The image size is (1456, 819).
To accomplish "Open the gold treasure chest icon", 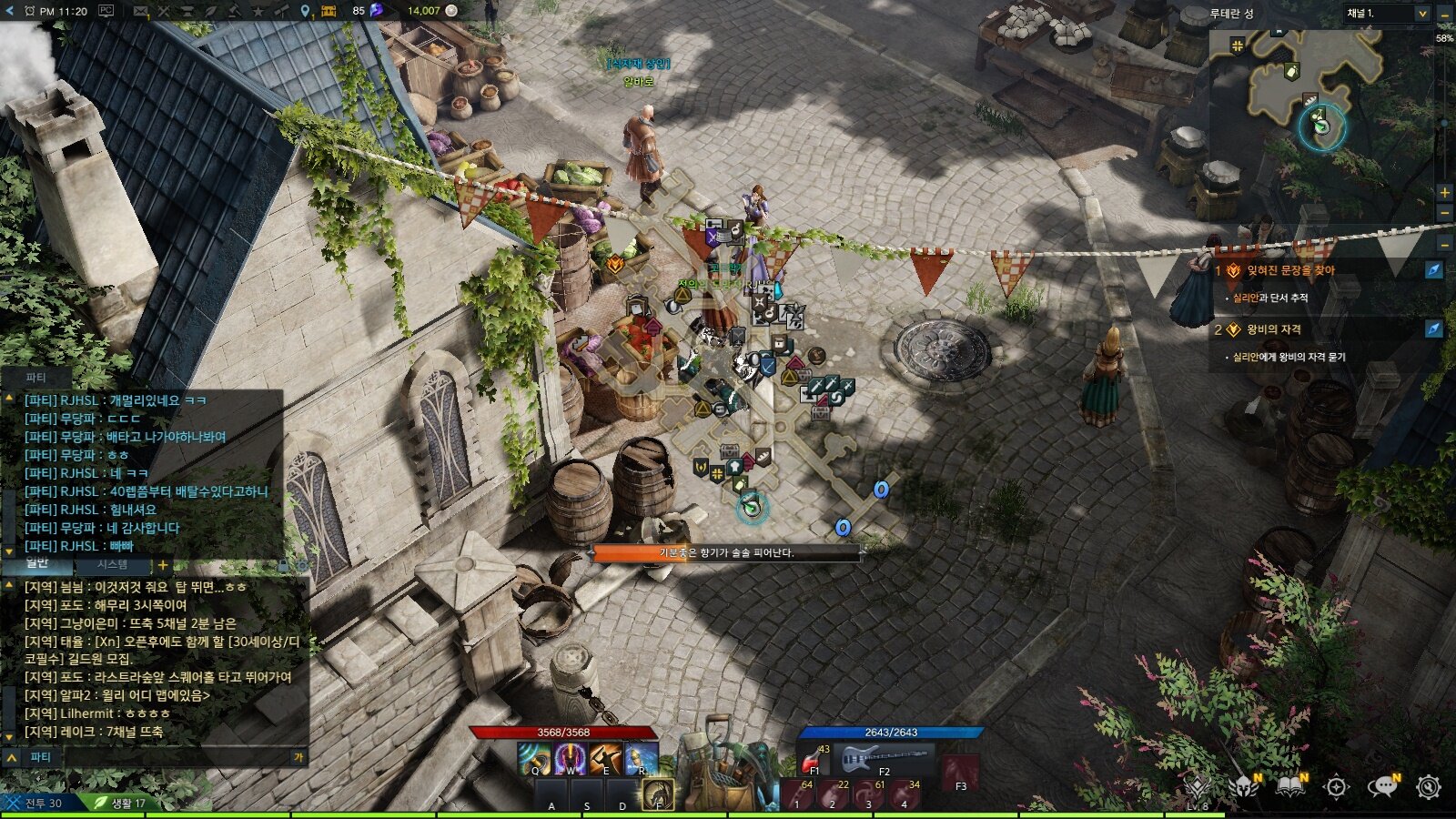I will pos(328,11).
